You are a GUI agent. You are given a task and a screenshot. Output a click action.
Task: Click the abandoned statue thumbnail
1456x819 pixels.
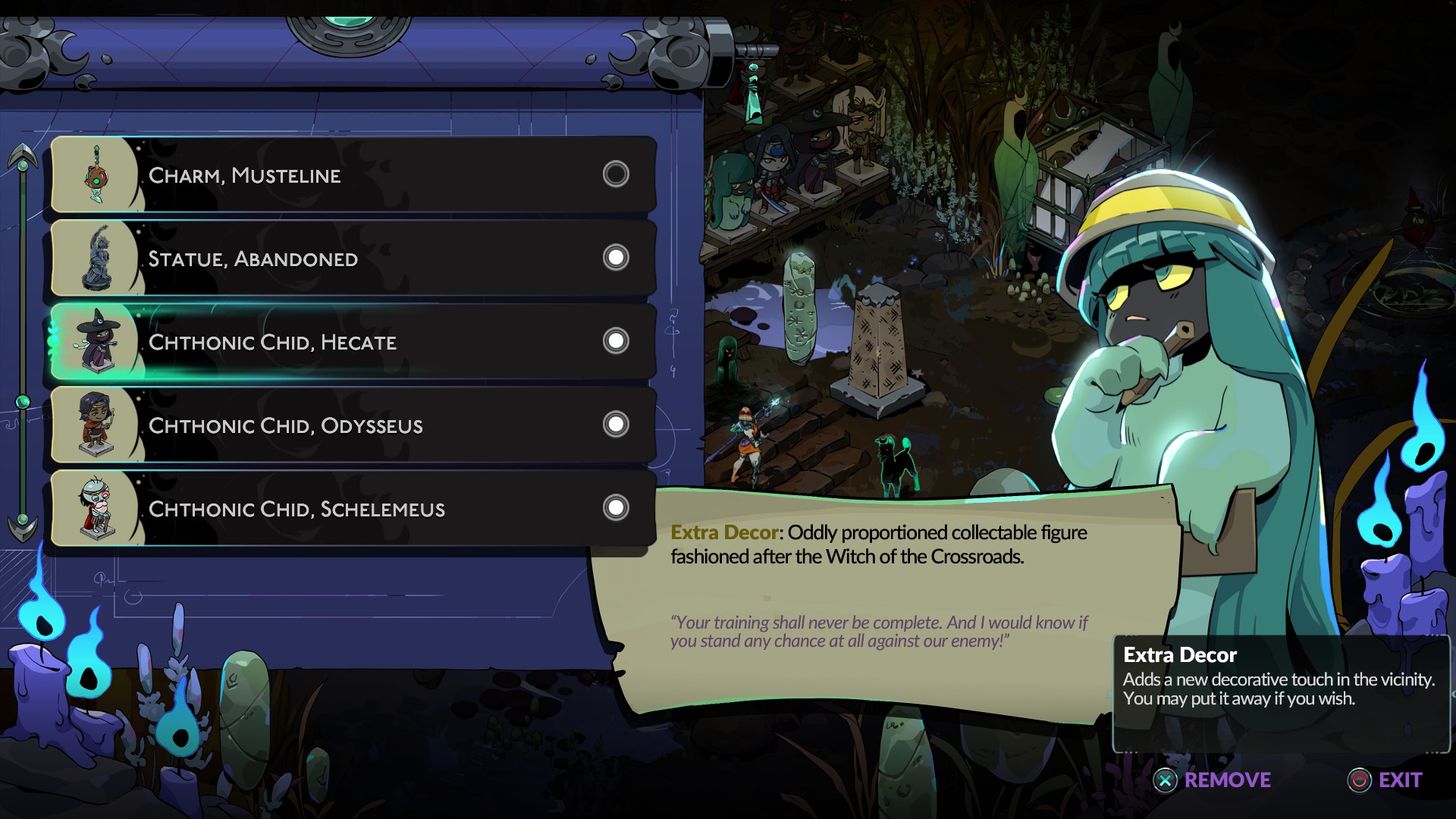point(97,258)
